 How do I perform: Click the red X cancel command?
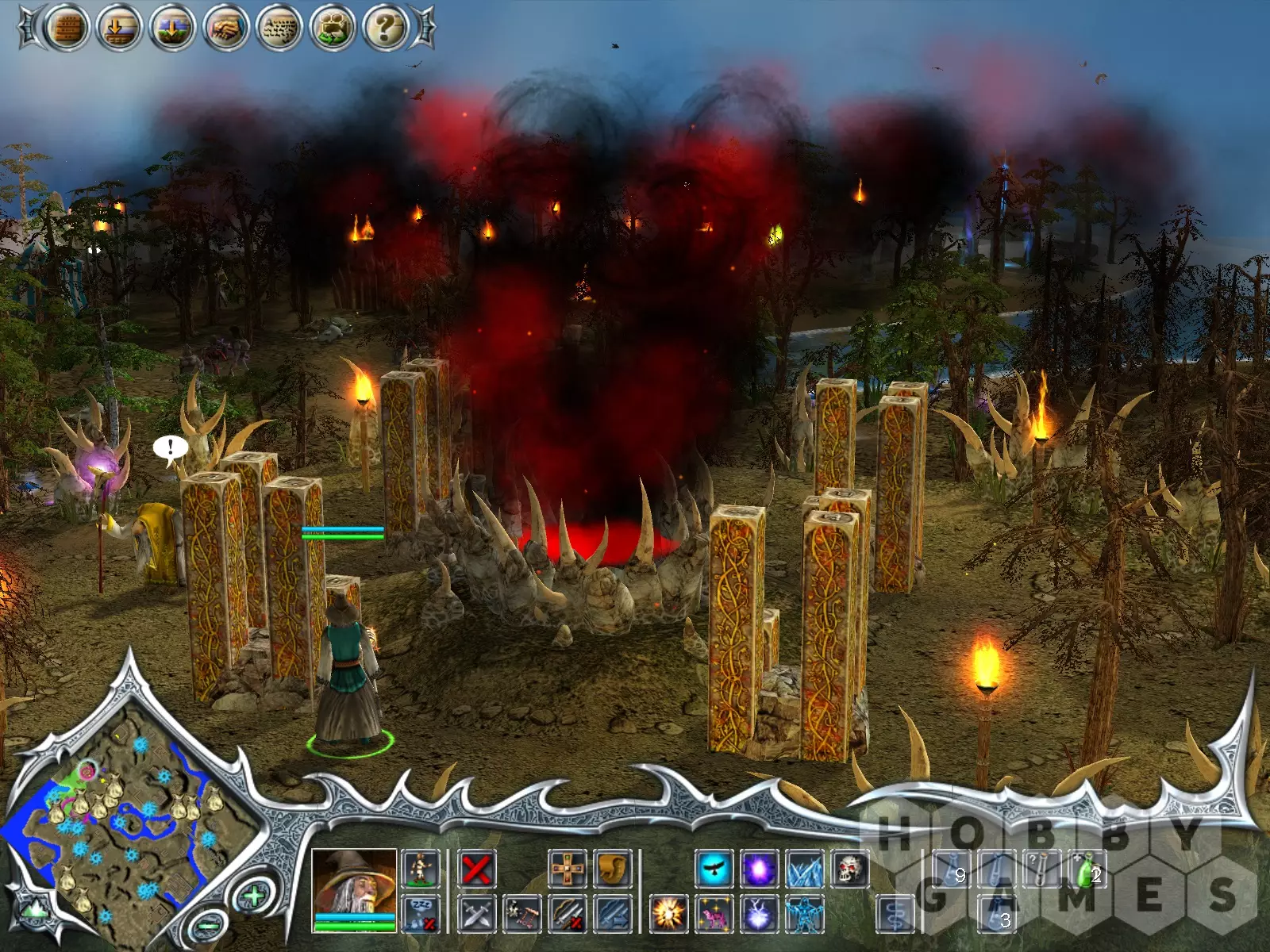coord(477,869)
